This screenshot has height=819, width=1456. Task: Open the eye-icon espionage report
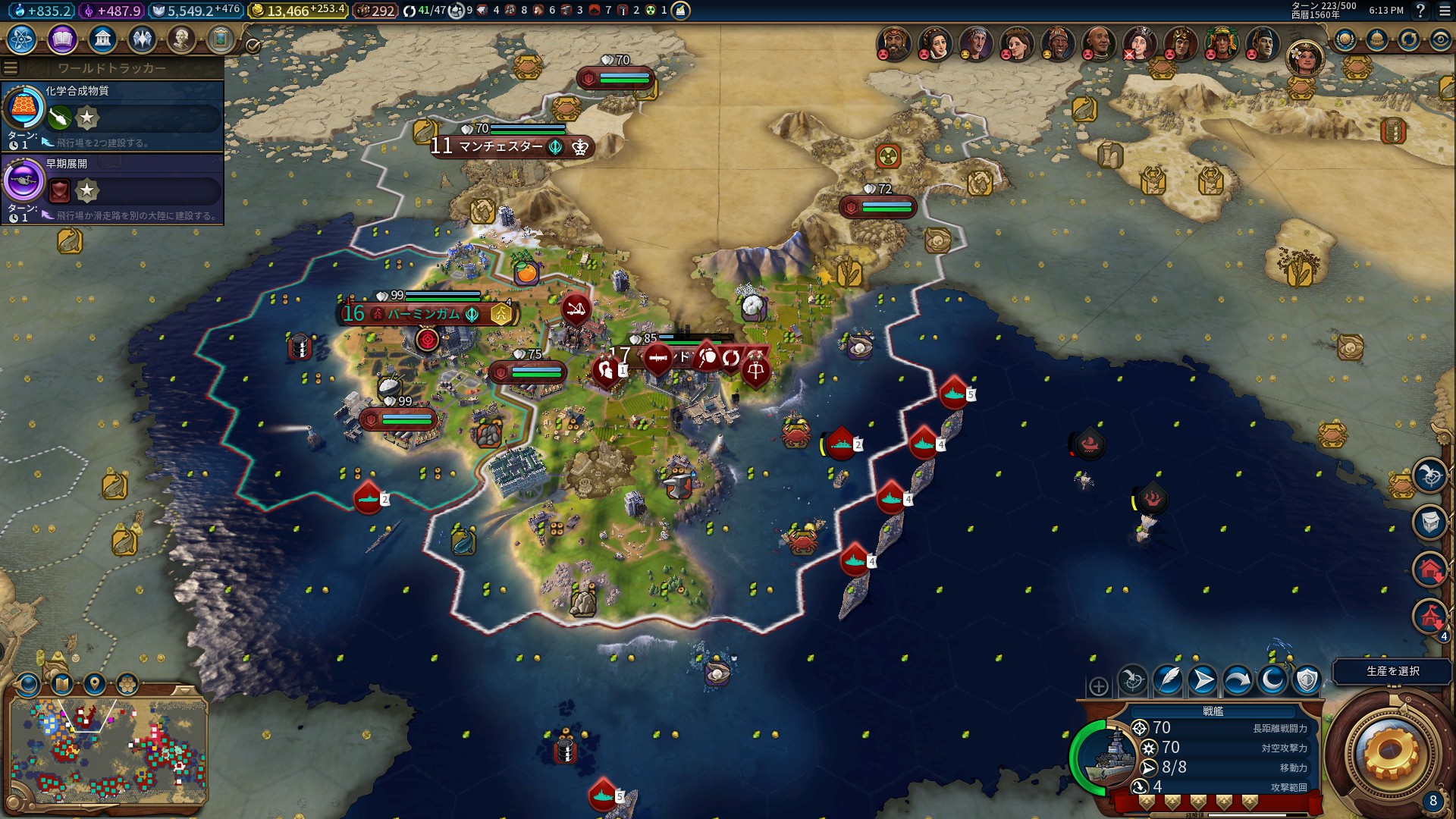tap(1440, 39)
